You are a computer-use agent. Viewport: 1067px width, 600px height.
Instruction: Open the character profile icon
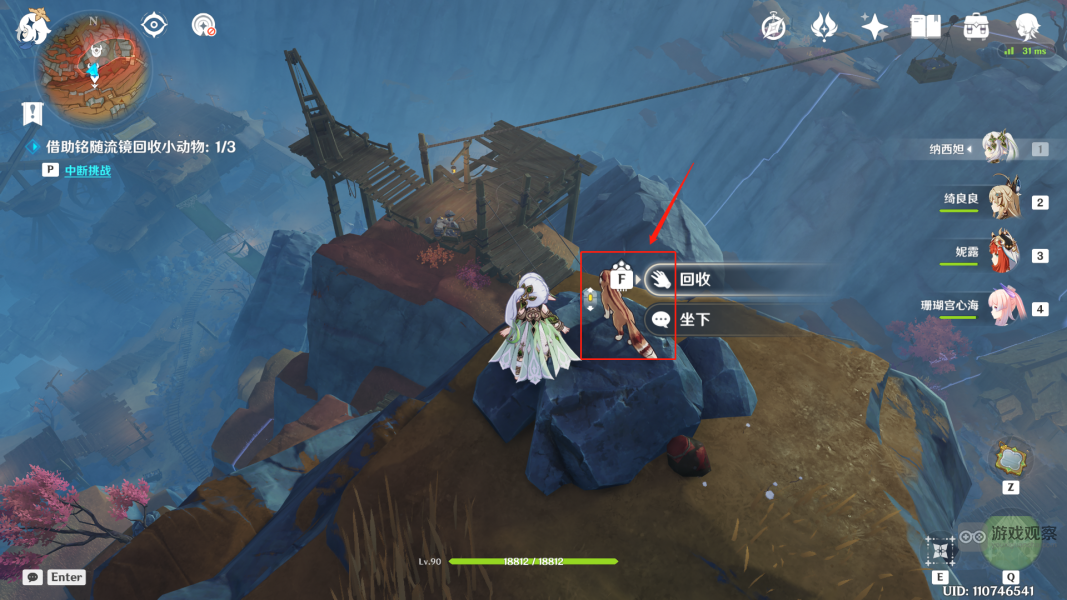[x=1027, y=27]
